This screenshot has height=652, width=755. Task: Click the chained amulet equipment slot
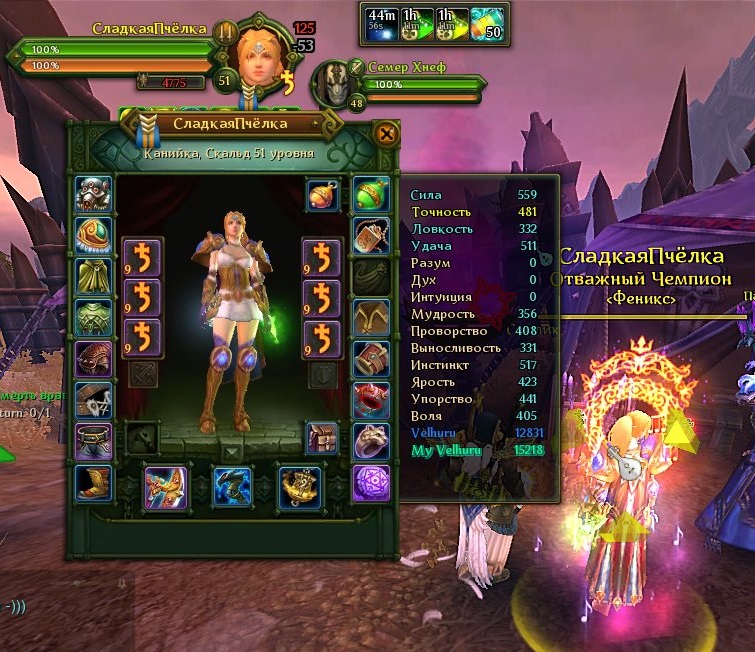(x=370, y=234)
